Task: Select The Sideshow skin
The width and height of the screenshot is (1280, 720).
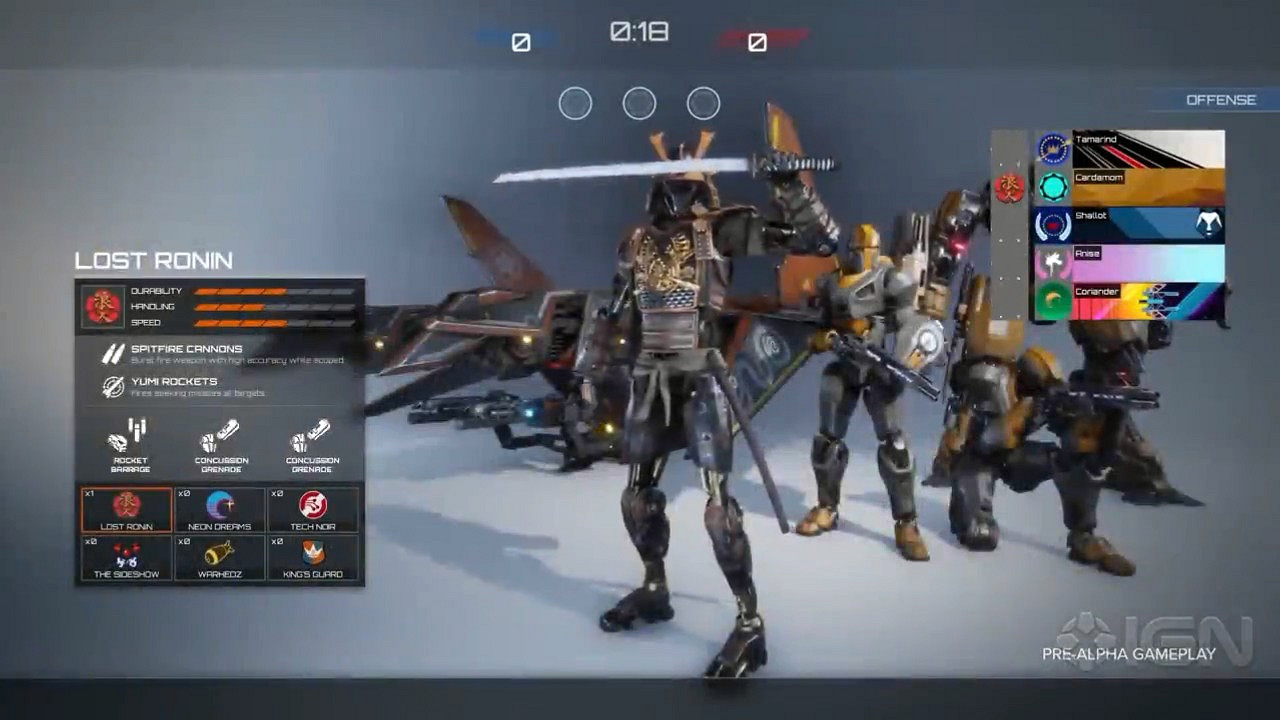Action: click(125, 558)
